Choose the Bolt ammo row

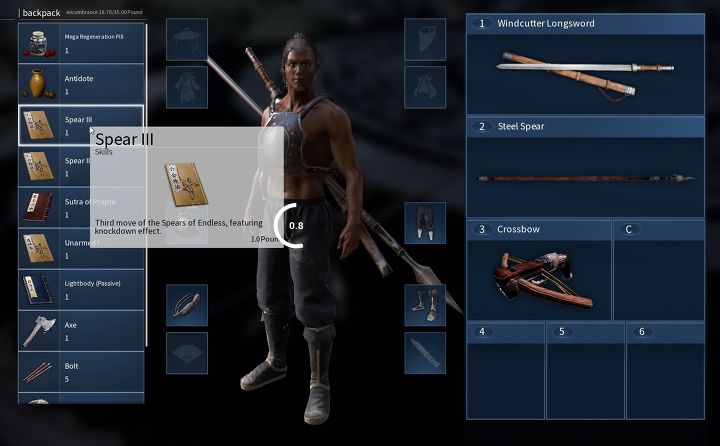click(x=81, y=372)
